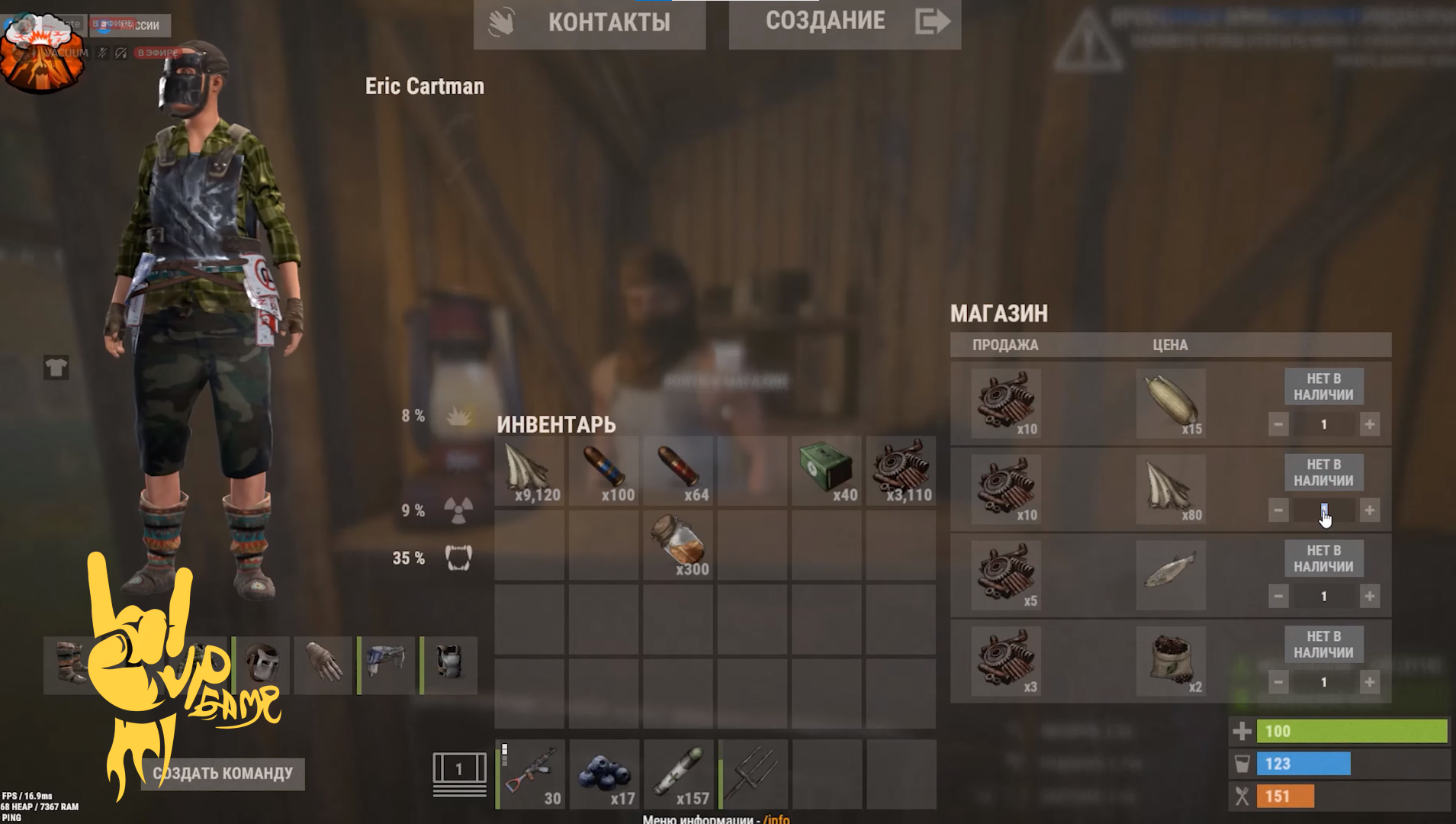Select the scrap stack in the inventory
This screenshot has height=824, width=1456.
coord(901,472)
